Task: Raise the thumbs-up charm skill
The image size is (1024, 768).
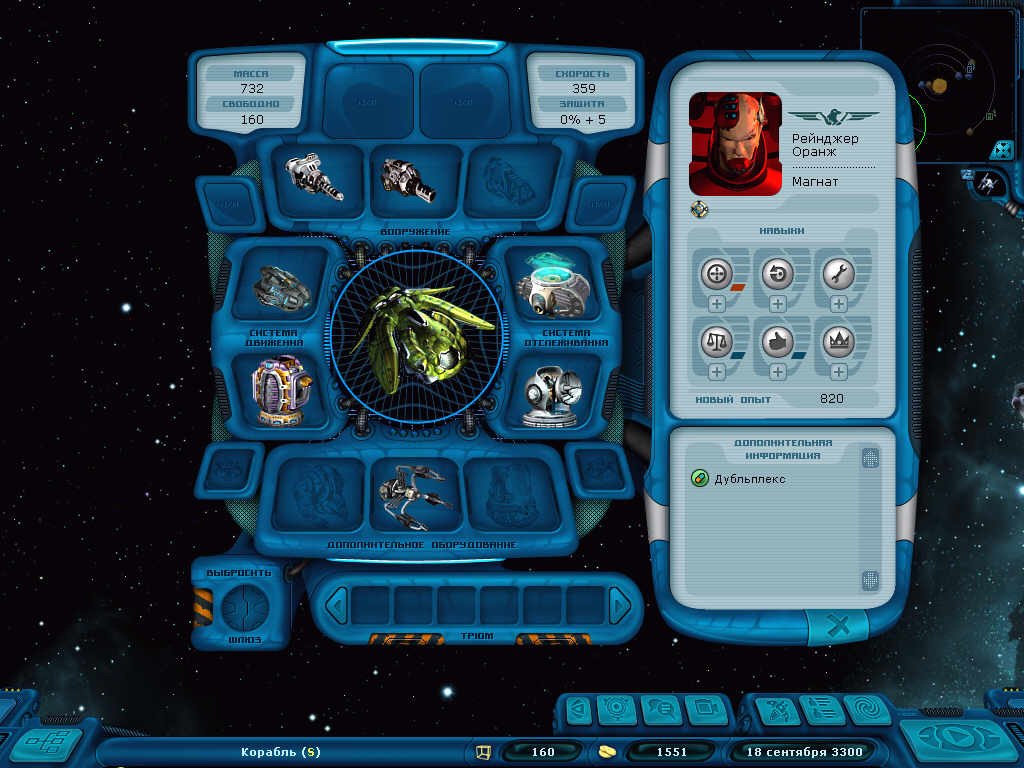Action: (778, 372)
